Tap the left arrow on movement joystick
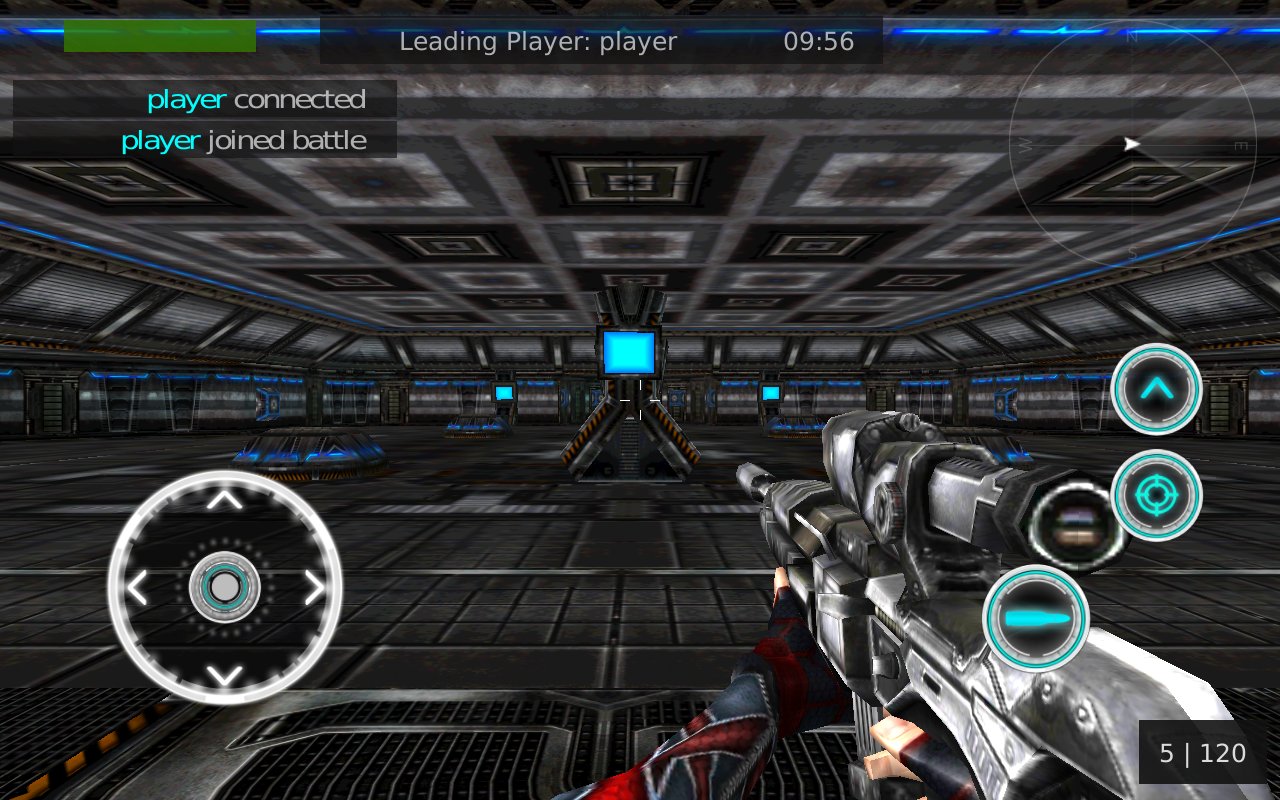 coord(137,588)
